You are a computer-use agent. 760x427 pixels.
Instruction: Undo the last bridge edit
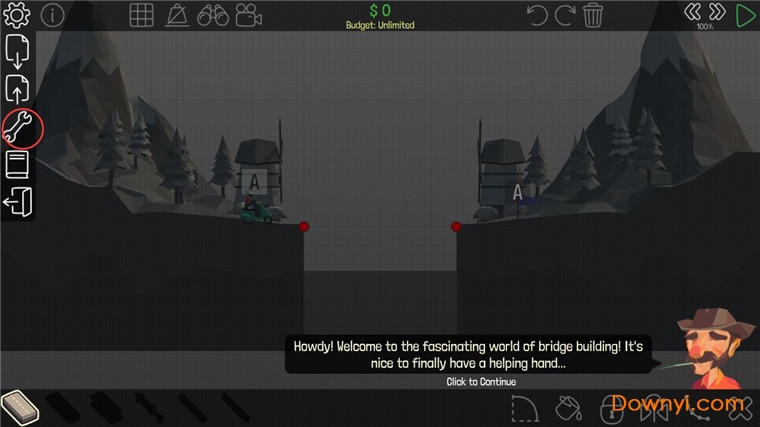coord(537,15)
